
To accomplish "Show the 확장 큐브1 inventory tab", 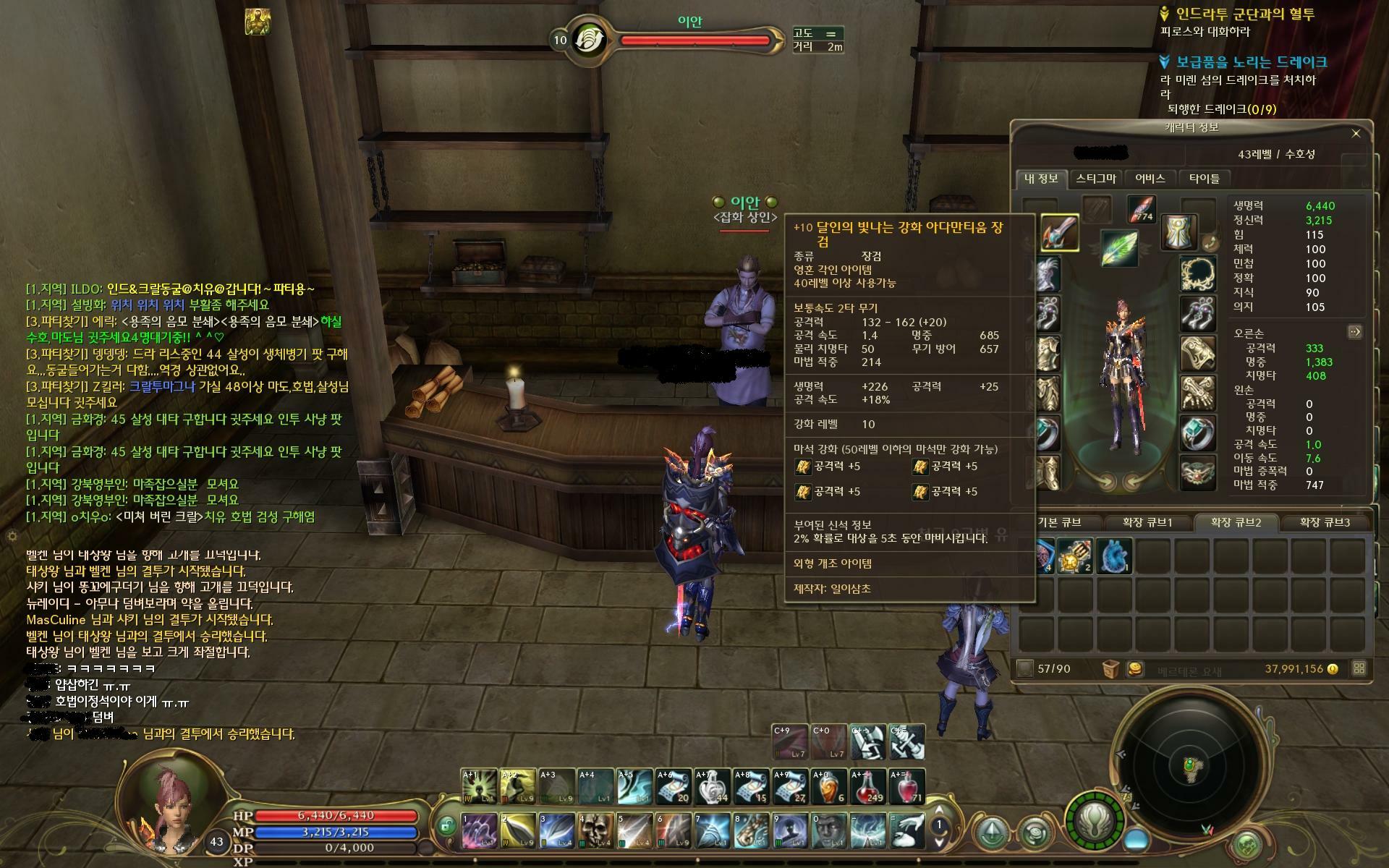I will tap(1147, 522).
